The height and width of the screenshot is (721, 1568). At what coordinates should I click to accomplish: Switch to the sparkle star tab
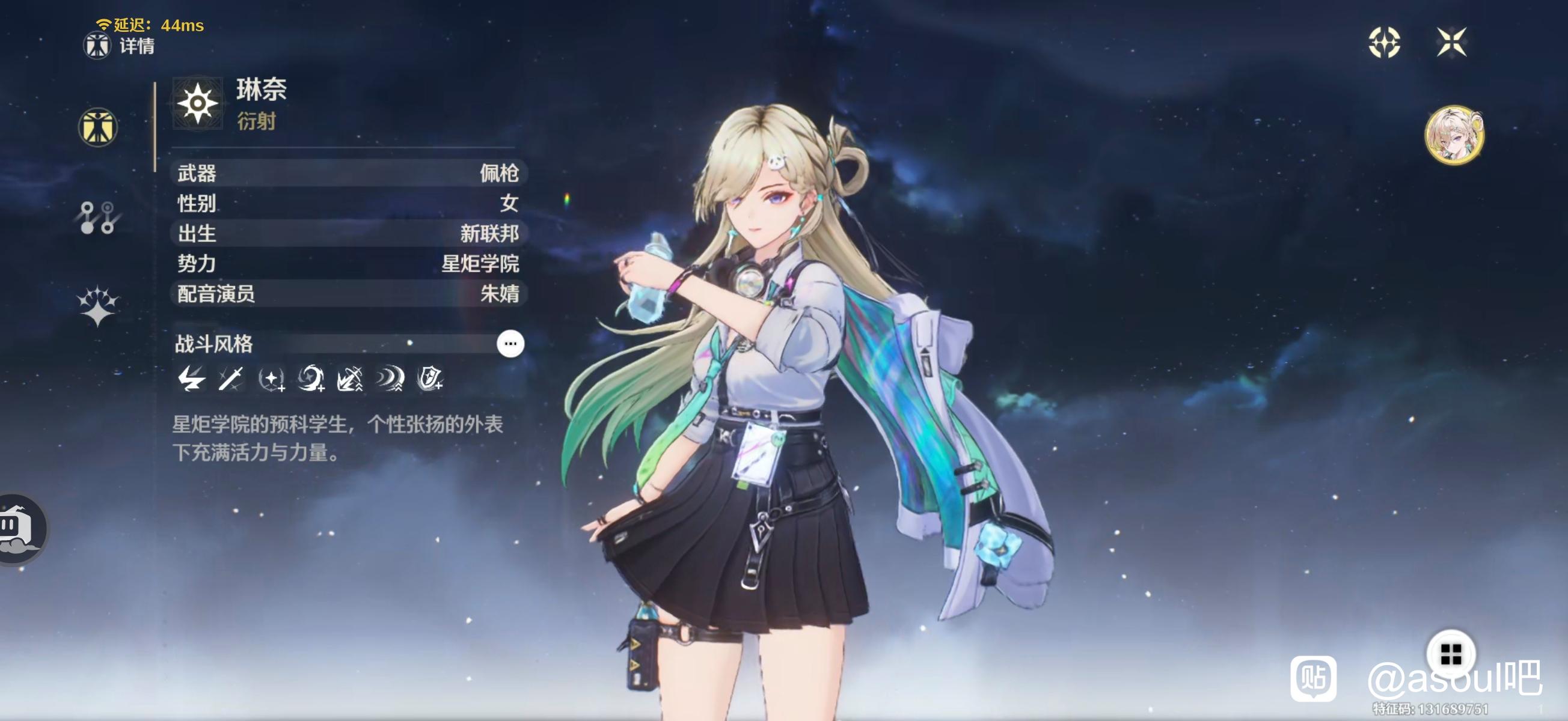coord(97,306)
